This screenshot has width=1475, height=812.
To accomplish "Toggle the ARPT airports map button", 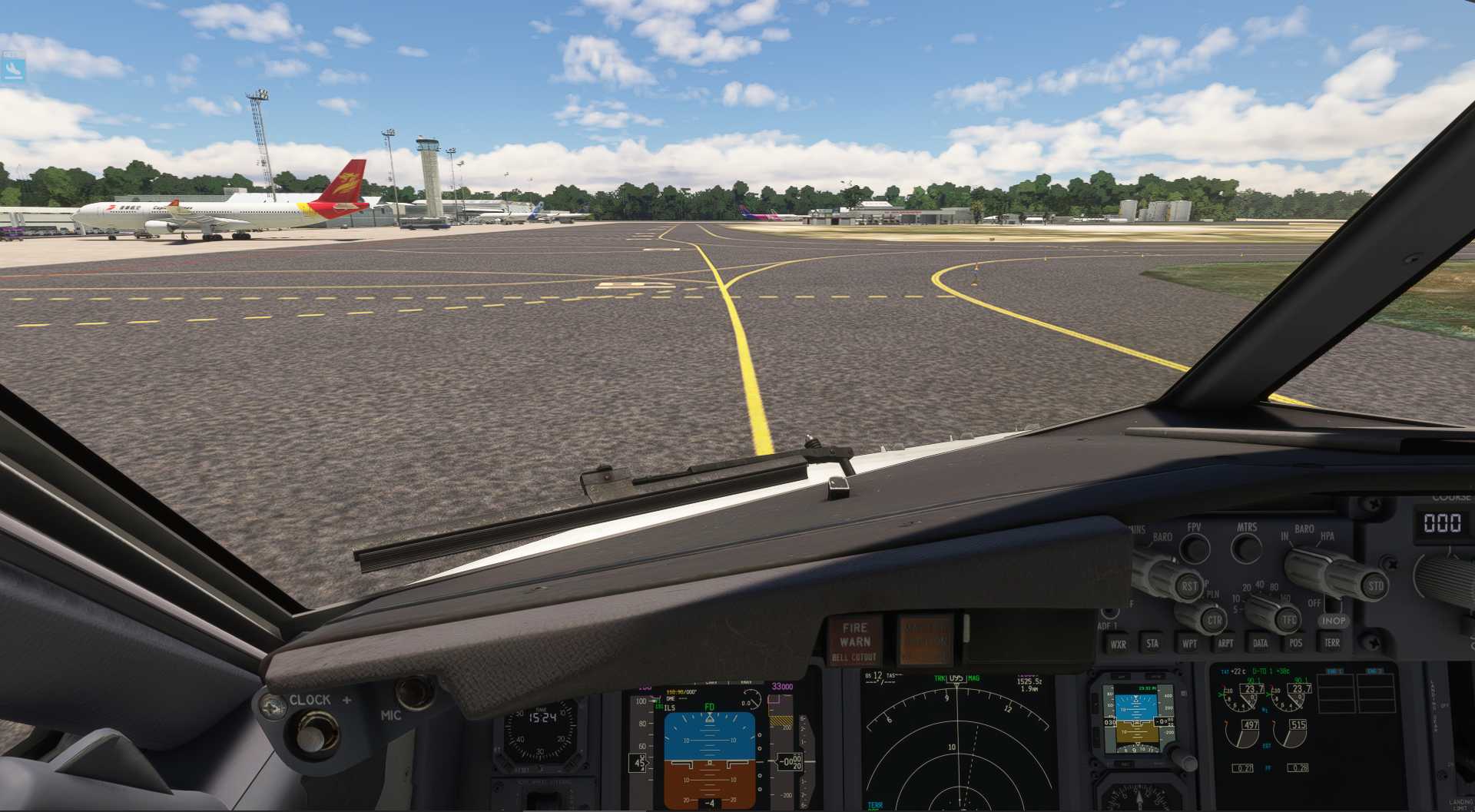I will pos(1225,643).
